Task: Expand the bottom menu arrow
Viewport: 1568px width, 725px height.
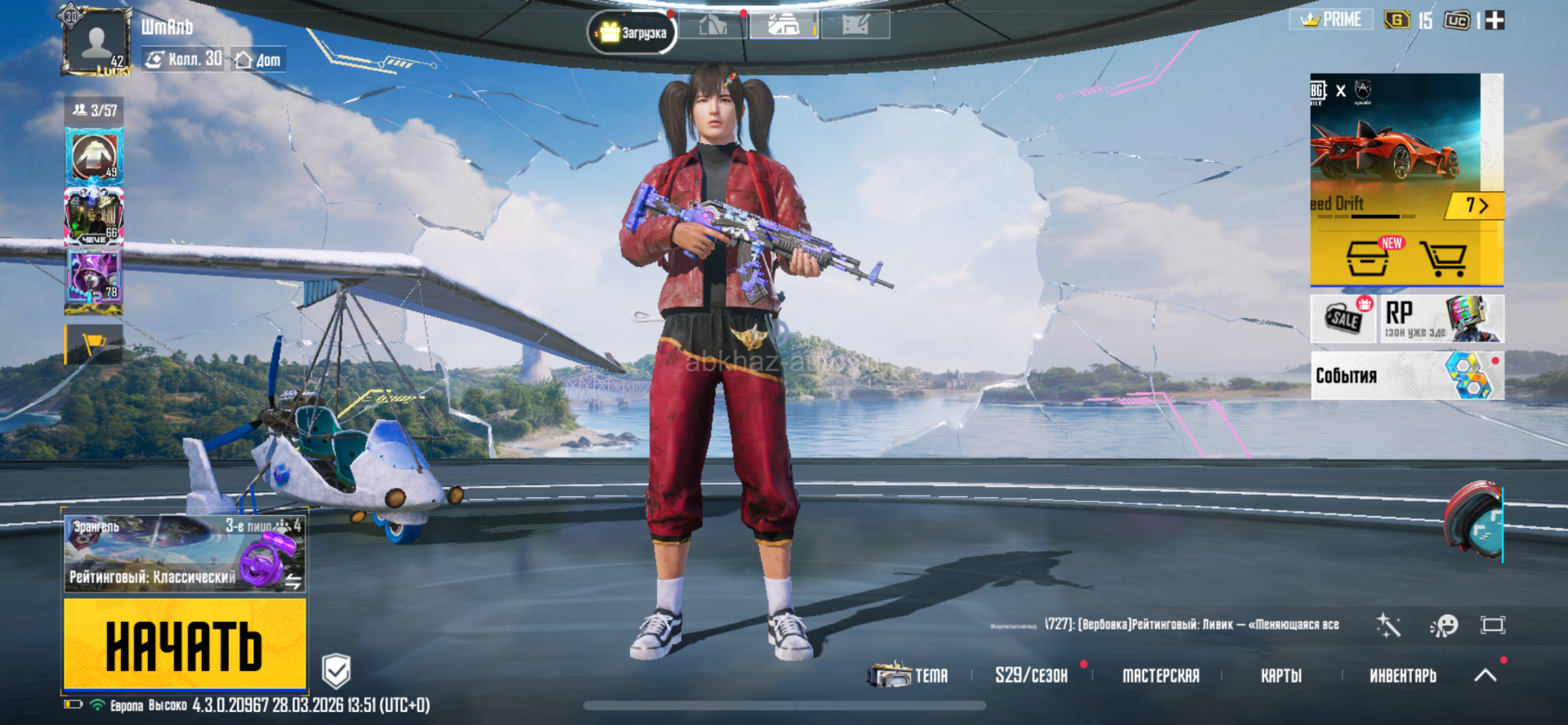Action: [x=1485, y=674]
